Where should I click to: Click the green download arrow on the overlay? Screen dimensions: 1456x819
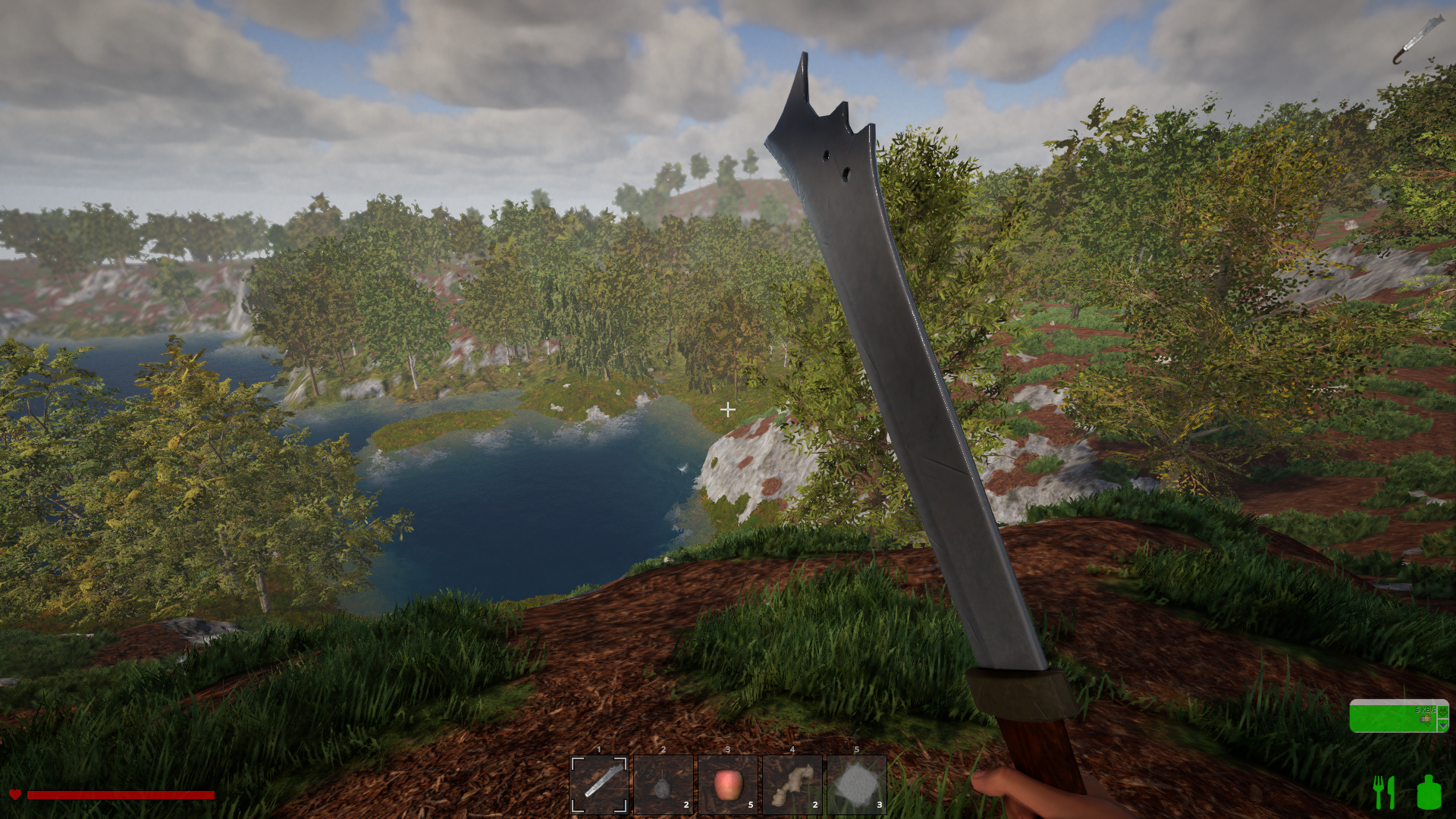pyautogui.click(x=1443, y=711)
